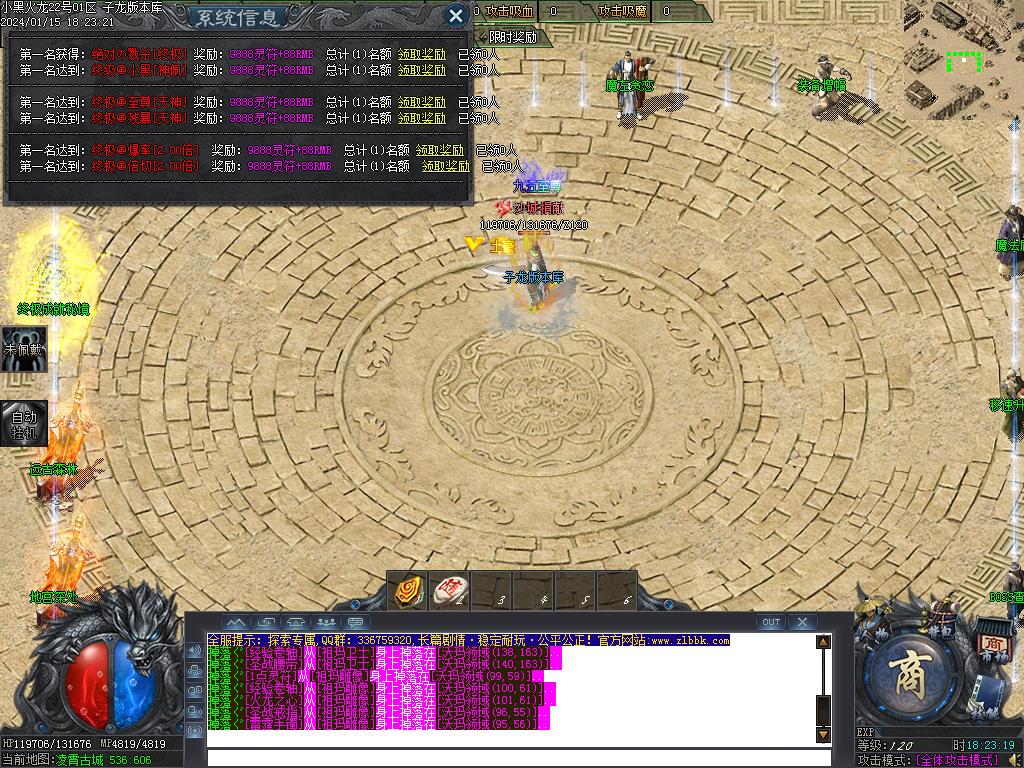Claim the 终极◎残暴 reward link
The image size is (1024, 768).
(422, 118)
